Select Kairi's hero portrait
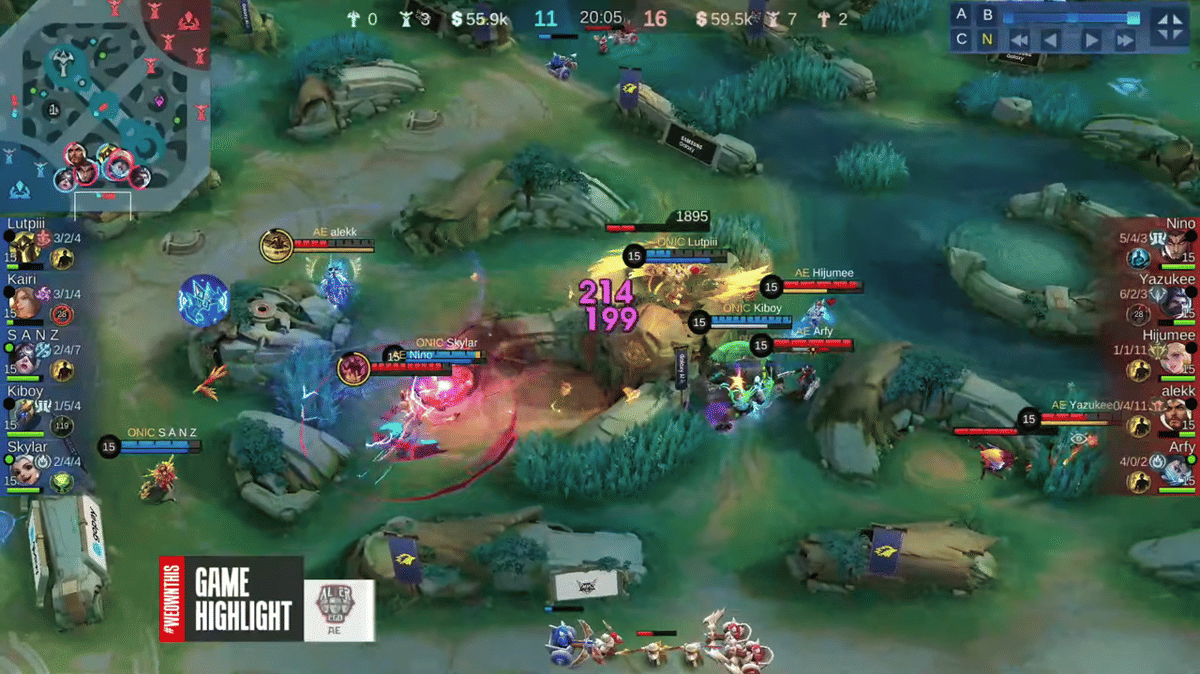The height and width of the screenshot is (674, 1200). pyautogui.click(x=24, y=301)
